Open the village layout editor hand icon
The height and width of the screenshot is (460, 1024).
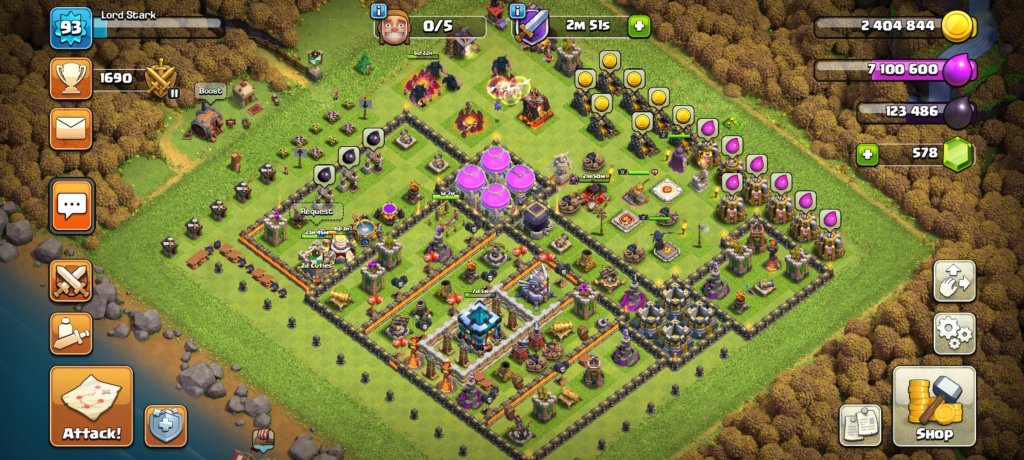(x=954, y=281)
